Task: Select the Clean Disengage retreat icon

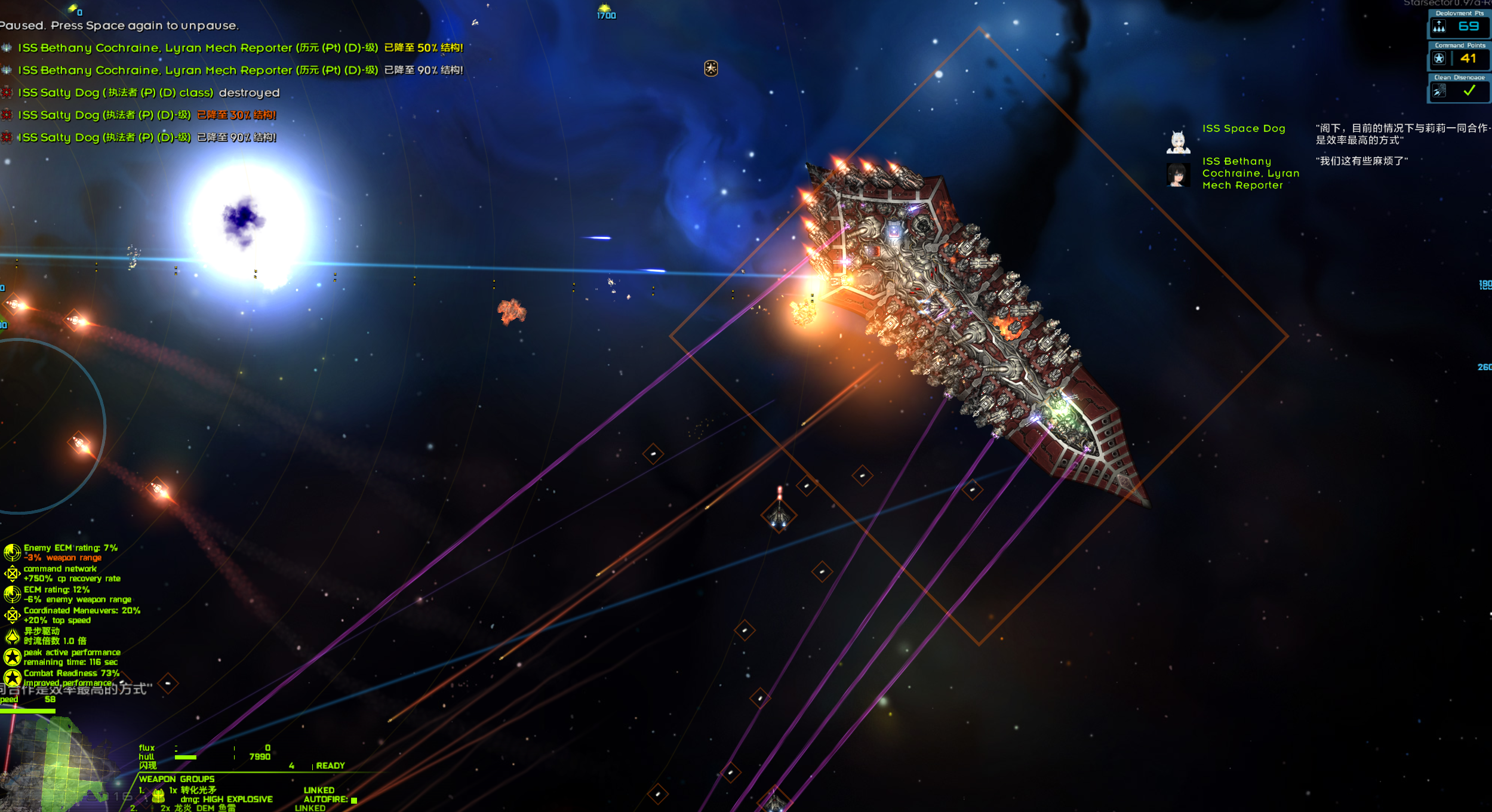Action: [1439, 91]
